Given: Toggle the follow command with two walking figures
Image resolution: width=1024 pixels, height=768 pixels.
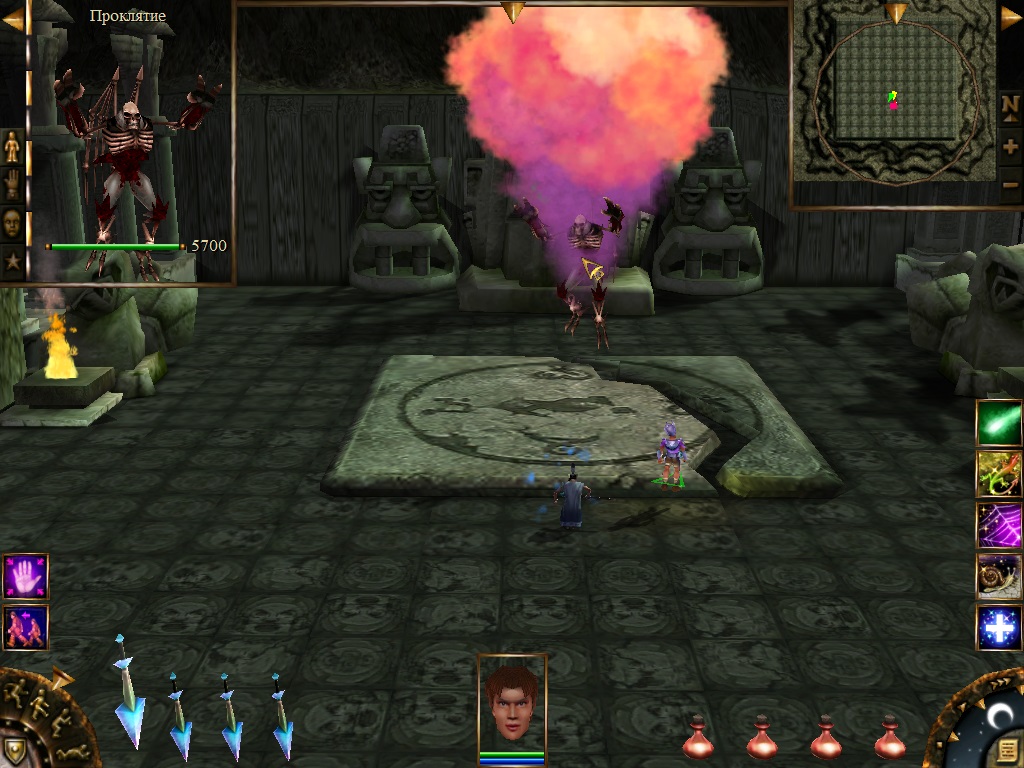Looking at the screenshot, I should (25, 627).
